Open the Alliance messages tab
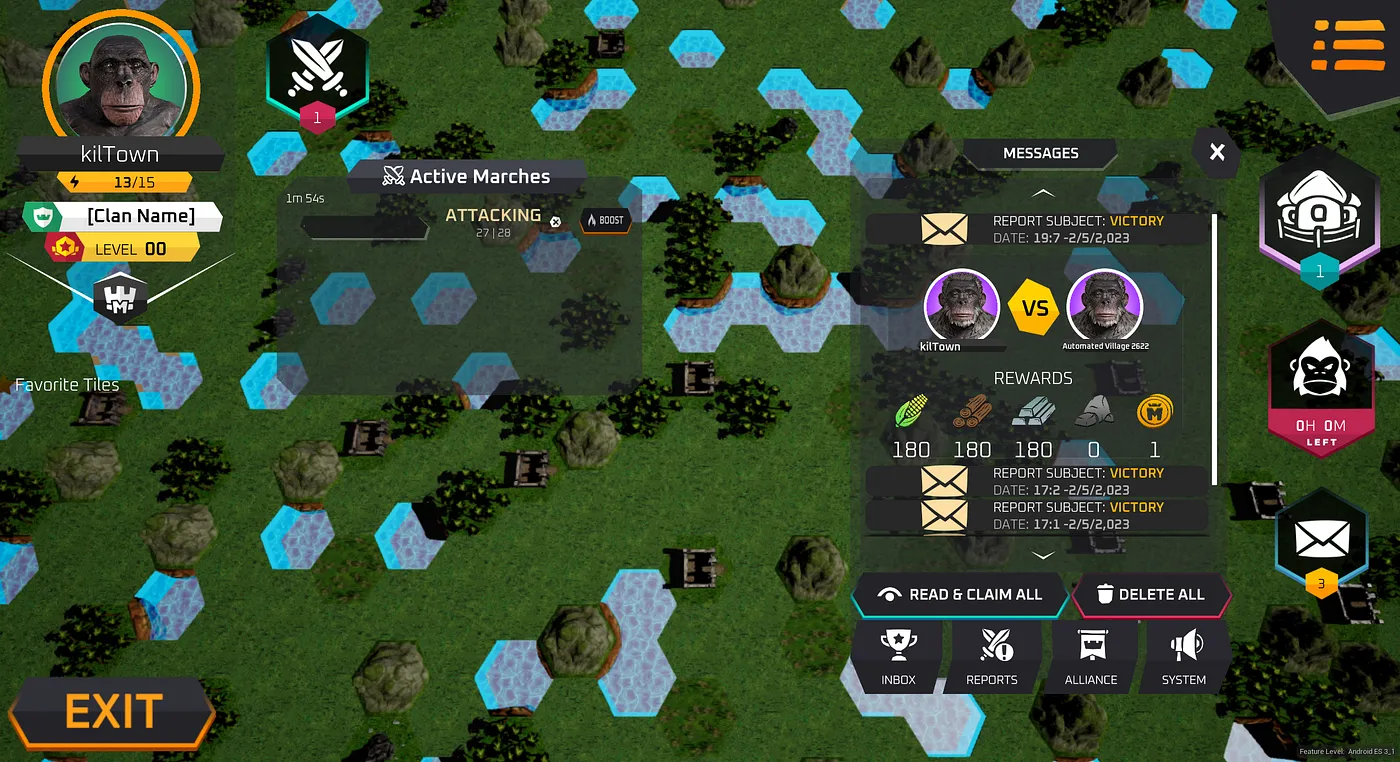 1091,657
